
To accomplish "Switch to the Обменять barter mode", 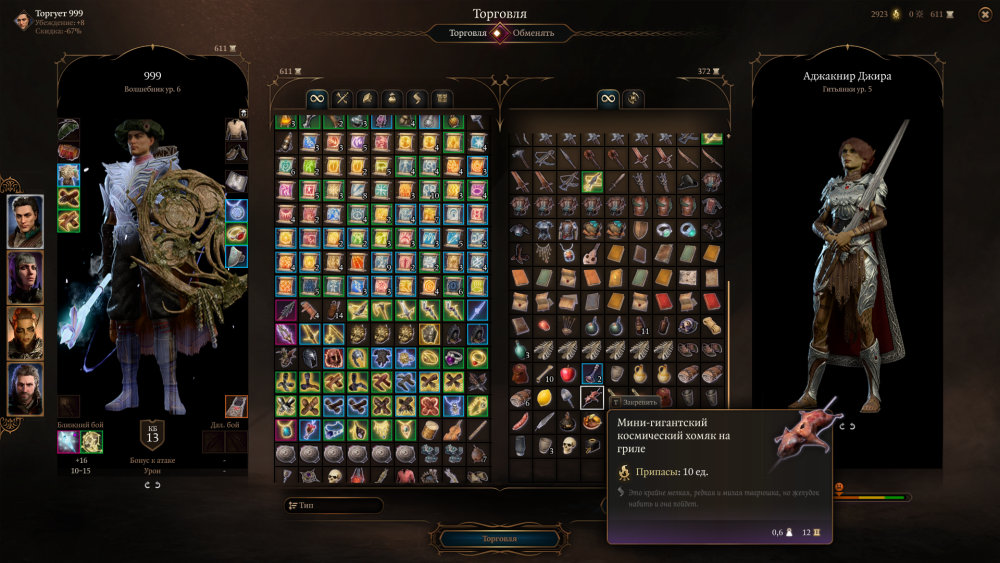I will coord(533,33).
